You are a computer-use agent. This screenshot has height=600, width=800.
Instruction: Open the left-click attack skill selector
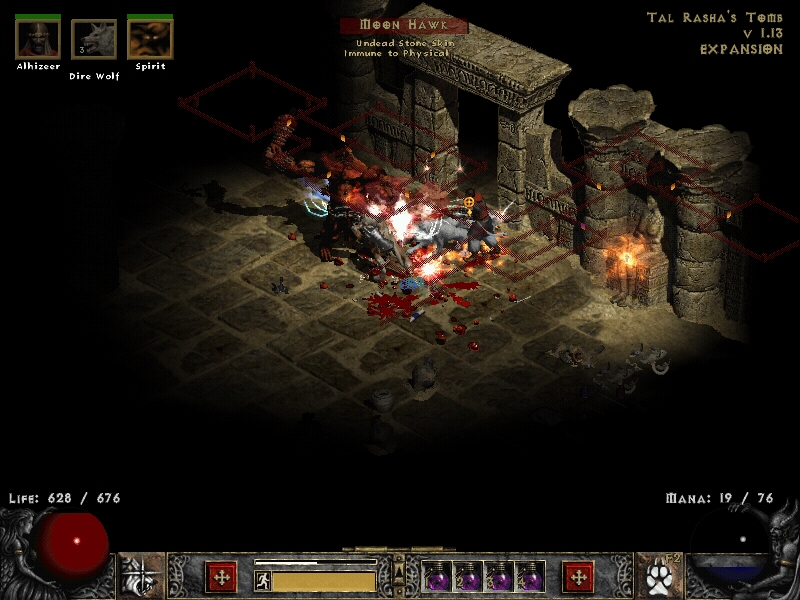142,577
